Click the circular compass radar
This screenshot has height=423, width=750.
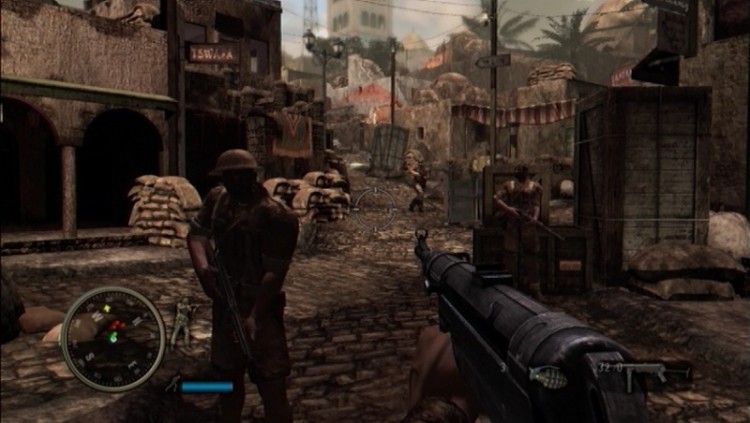[112, 338]
